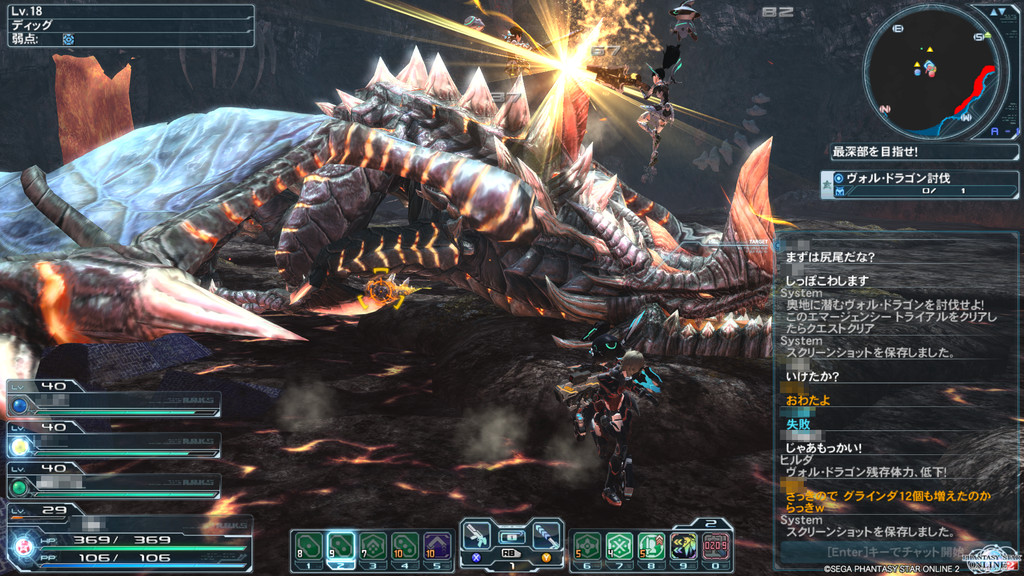
Task: Click the Vol Dragon quest objective tracker
Action: click(x=918, y=184)
